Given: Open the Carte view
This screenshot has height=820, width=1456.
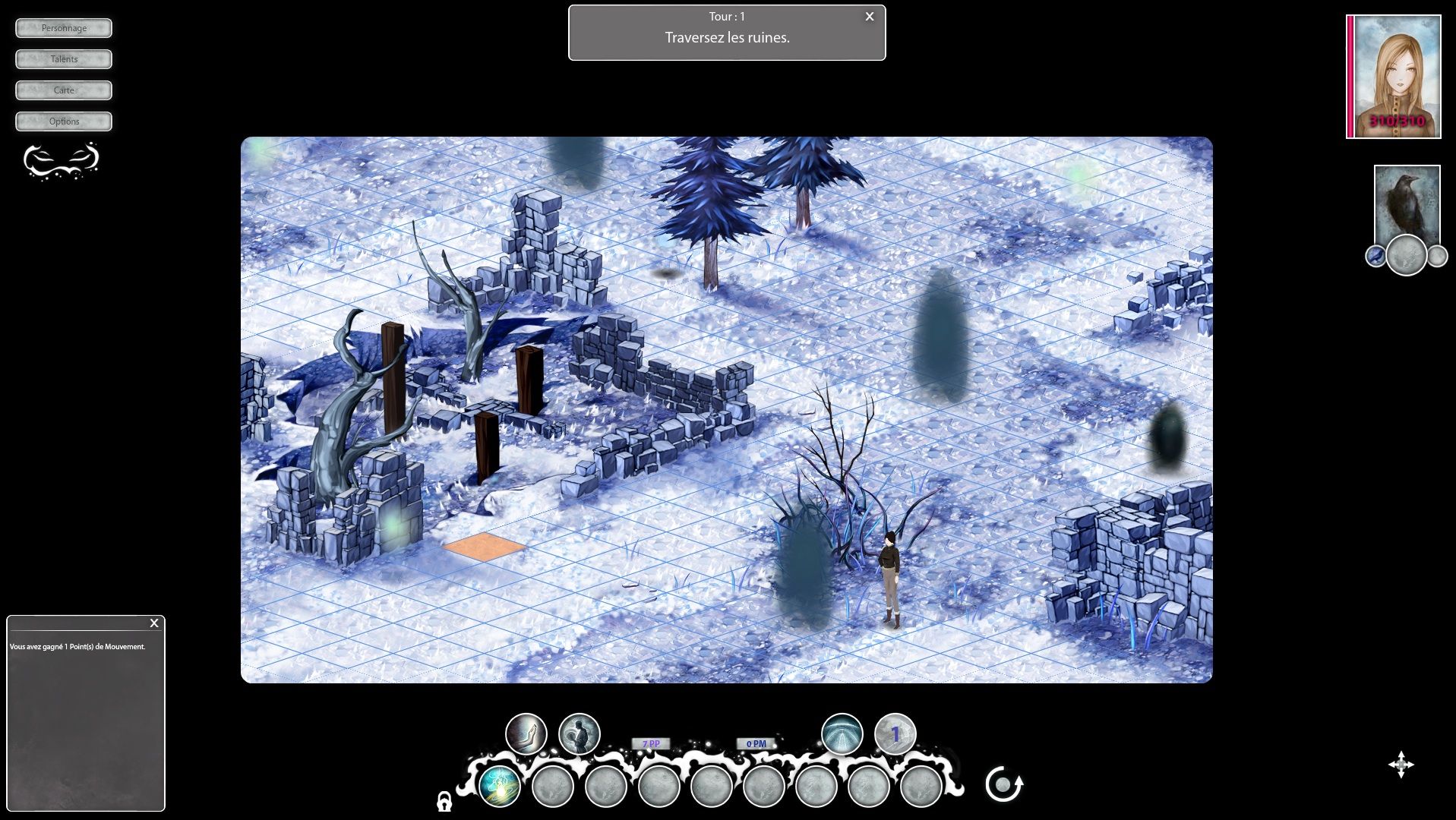Looking at the screenshot, I should [63, 90].
